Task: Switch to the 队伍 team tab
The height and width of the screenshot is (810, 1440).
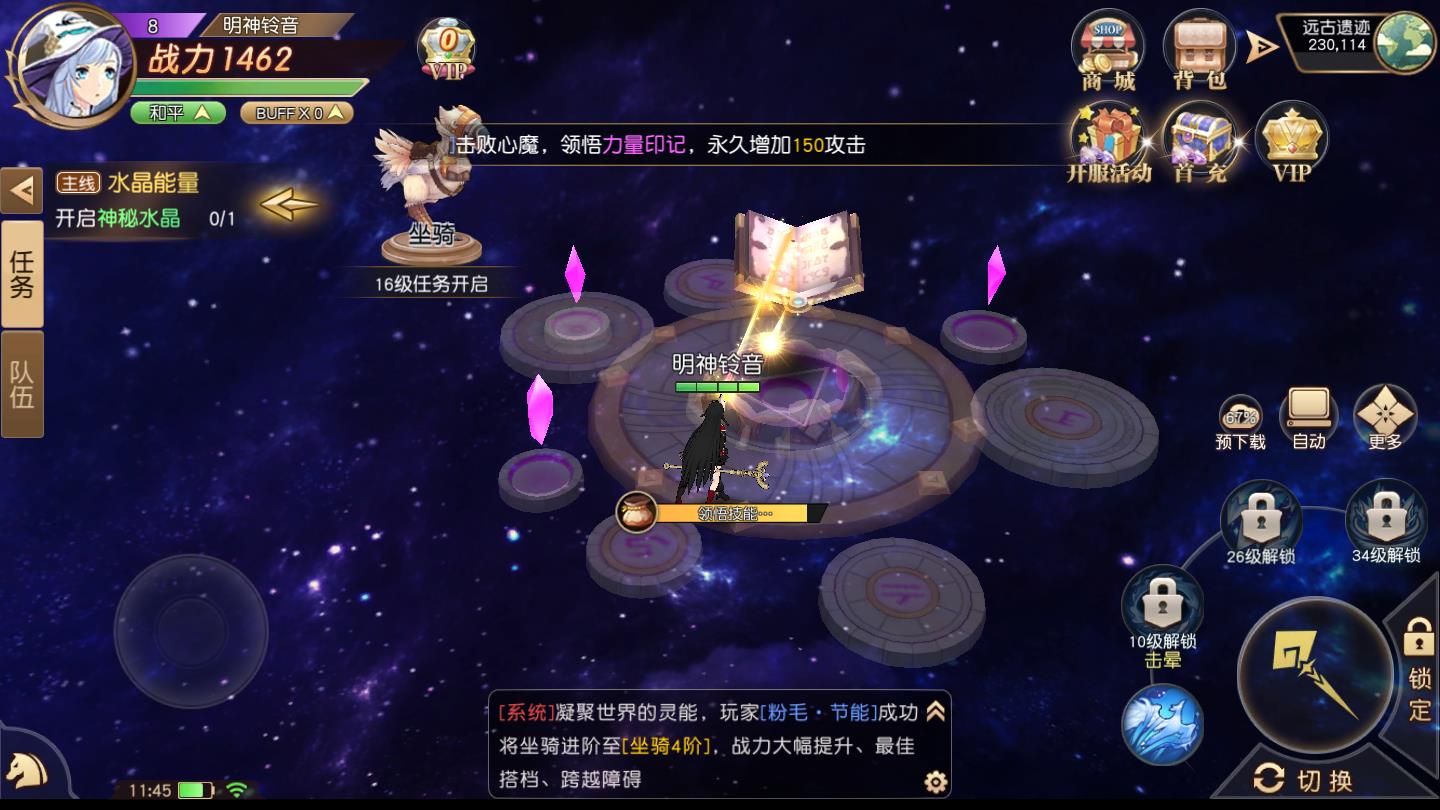Action: (x=22, y=384)
